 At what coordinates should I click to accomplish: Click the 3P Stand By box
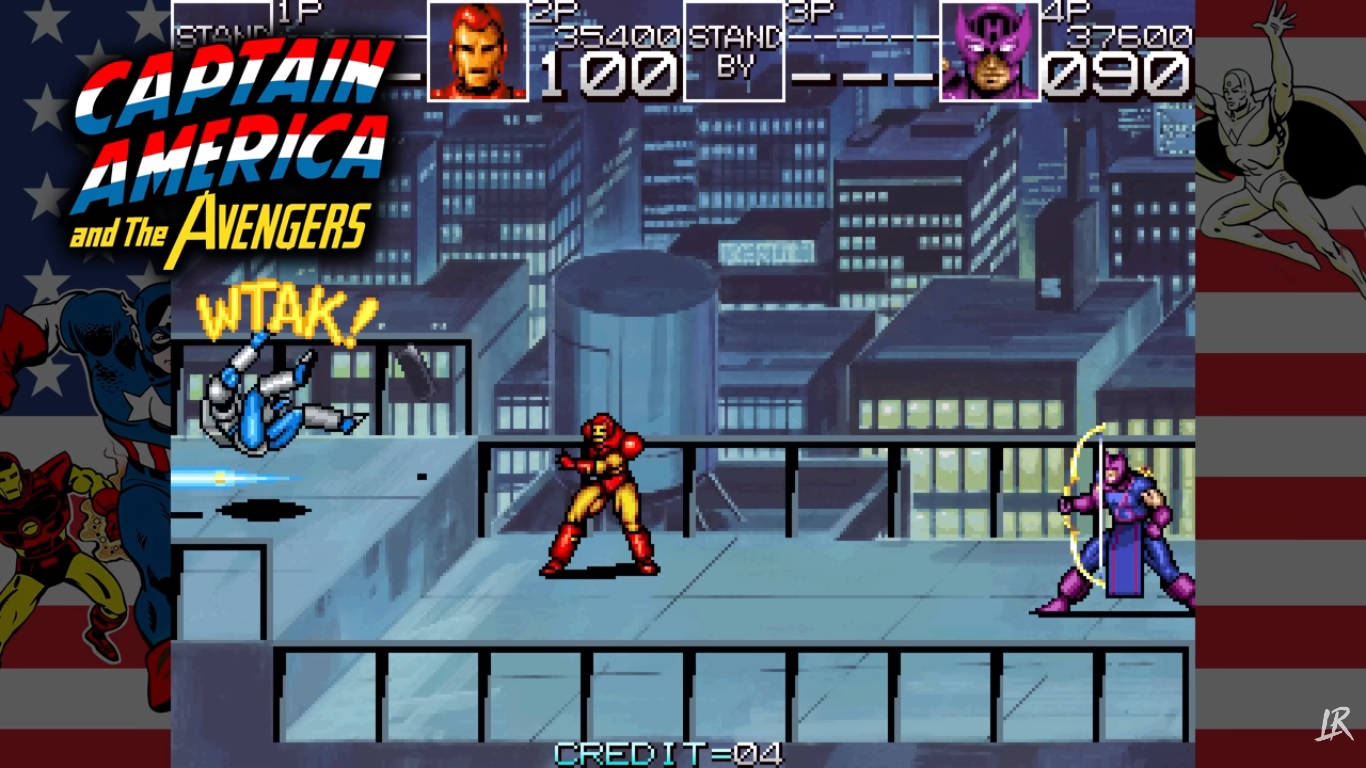tap(734, 51)
